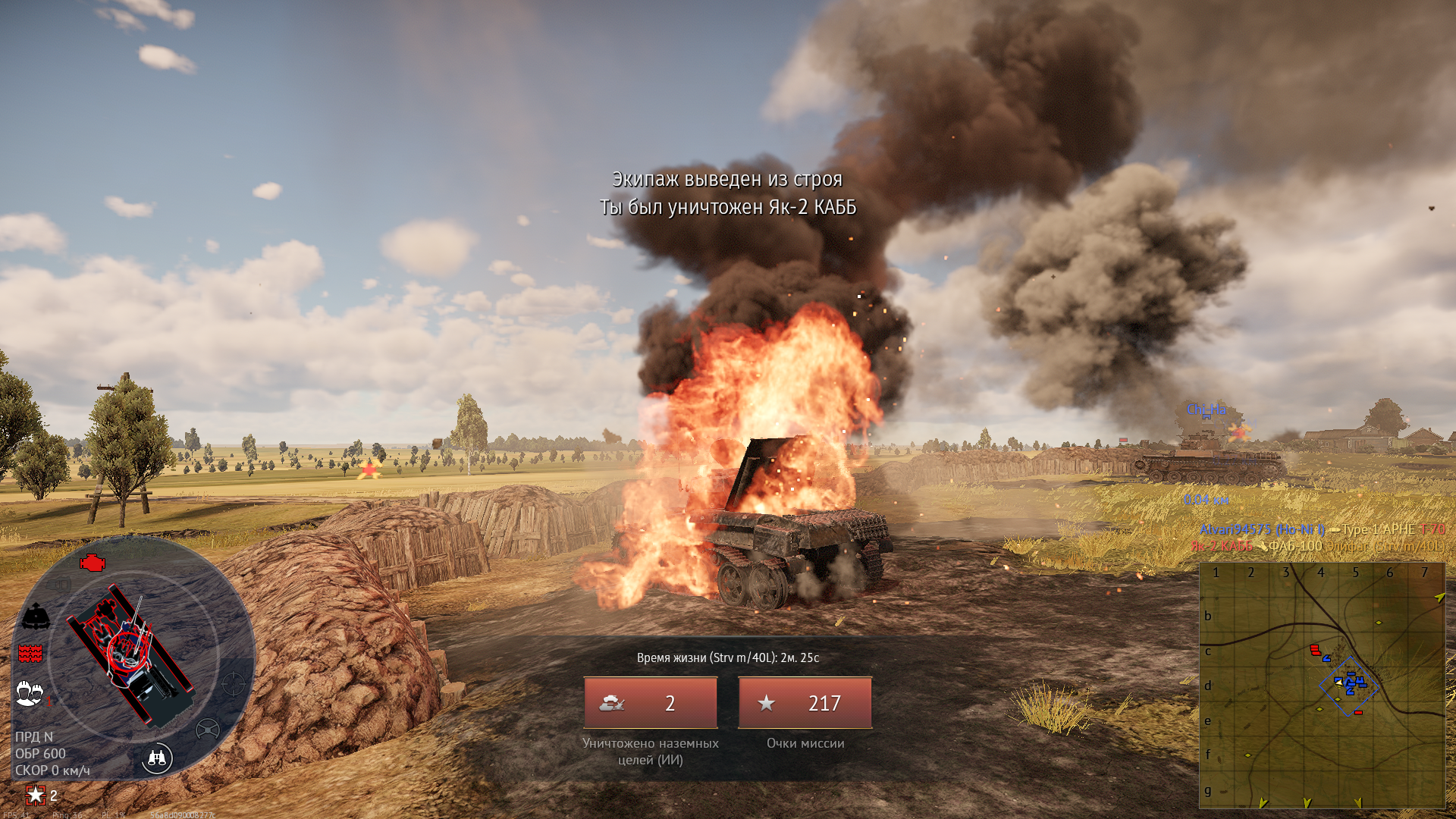The width and height of the screenshot is (1456, 819).
Task: Click the red engine damage icon
Action: (x=93, y=563)
